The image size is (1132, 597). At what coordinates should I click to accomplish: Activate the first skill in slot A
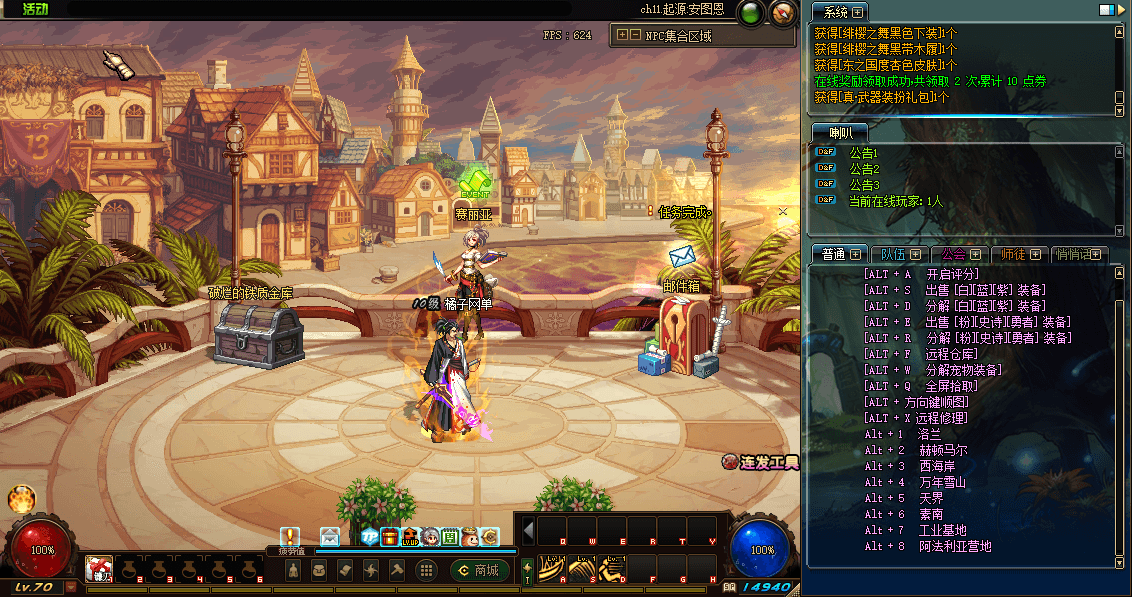click(550, 568)
